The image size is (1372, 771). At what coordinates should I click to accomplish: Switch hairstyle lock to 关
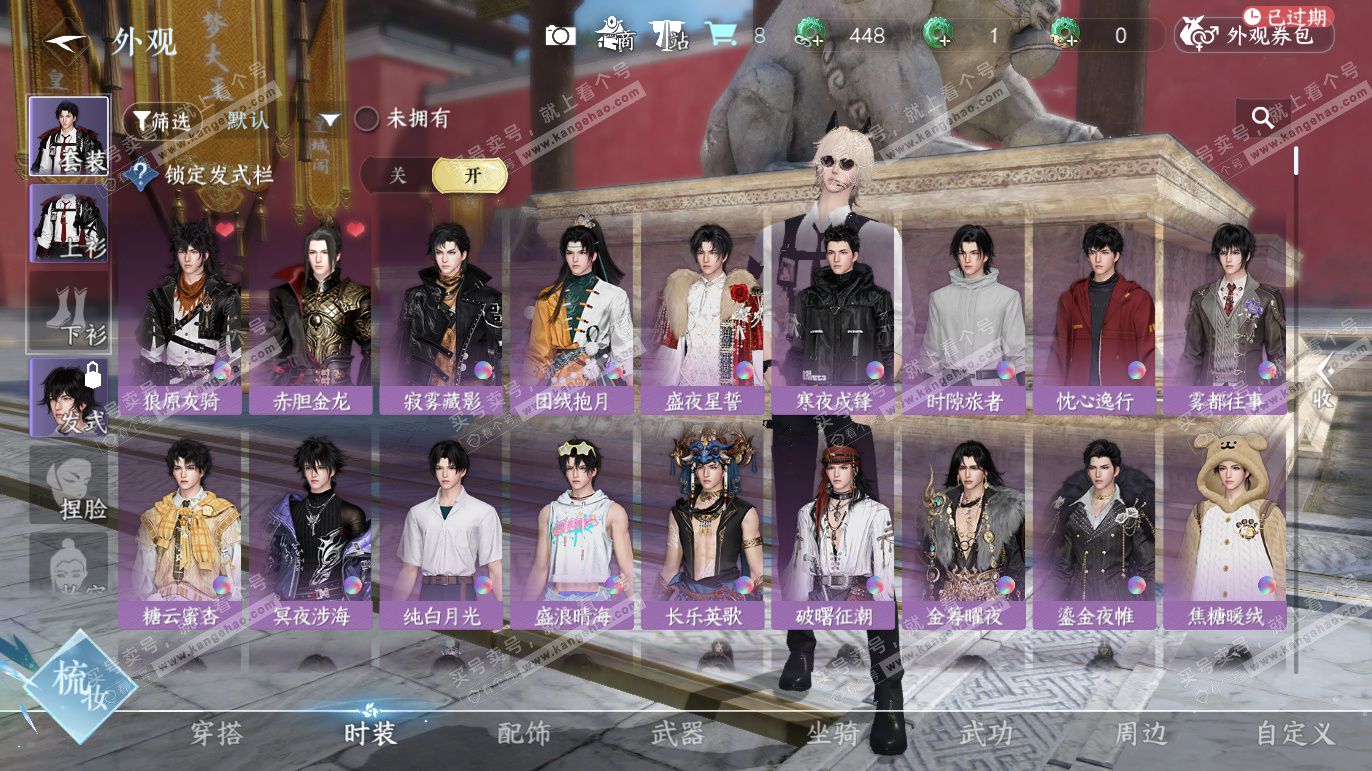(398, 176)
